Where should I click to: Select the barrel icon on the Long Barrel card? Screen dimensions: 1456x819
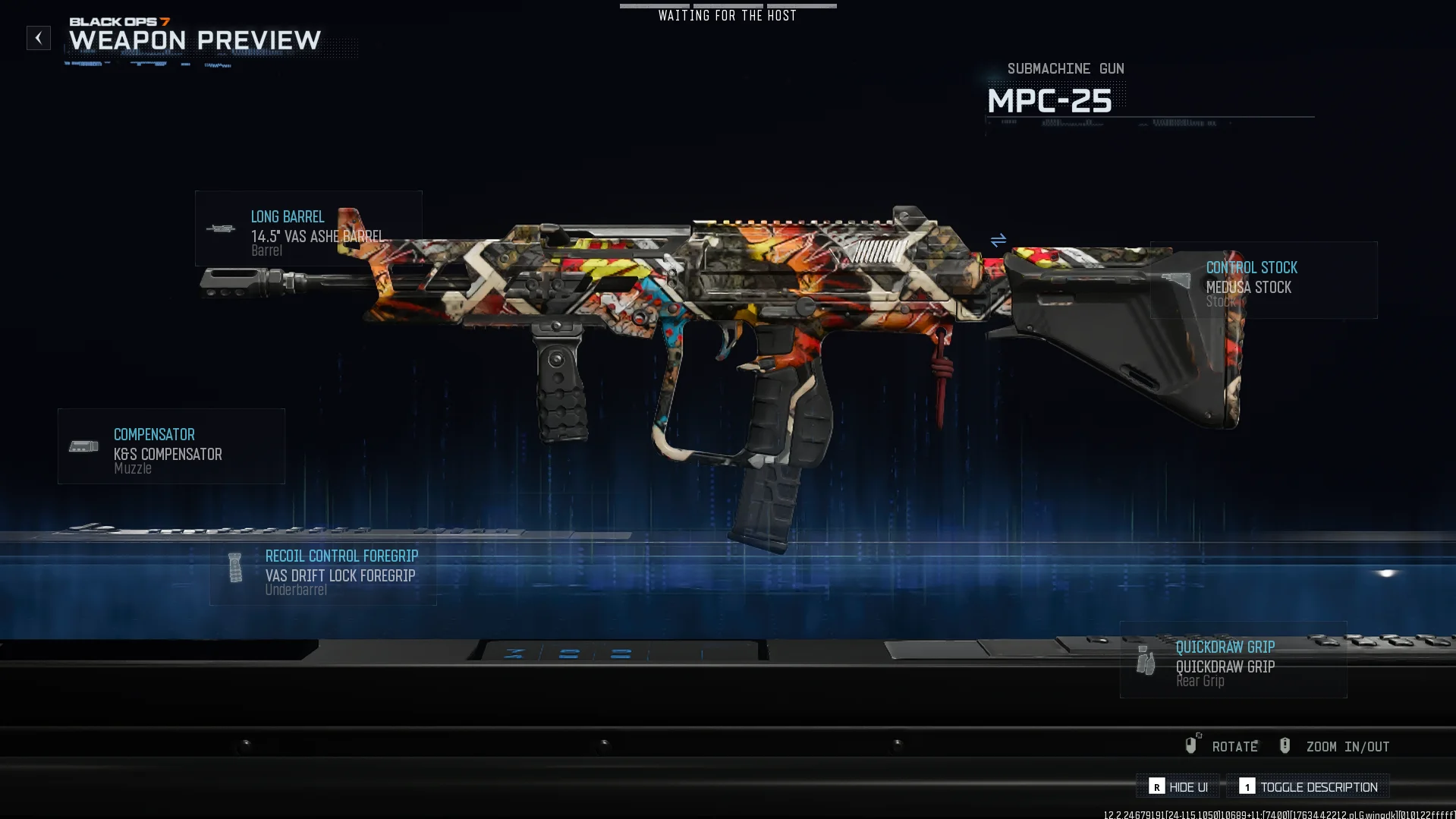point(221,229)
